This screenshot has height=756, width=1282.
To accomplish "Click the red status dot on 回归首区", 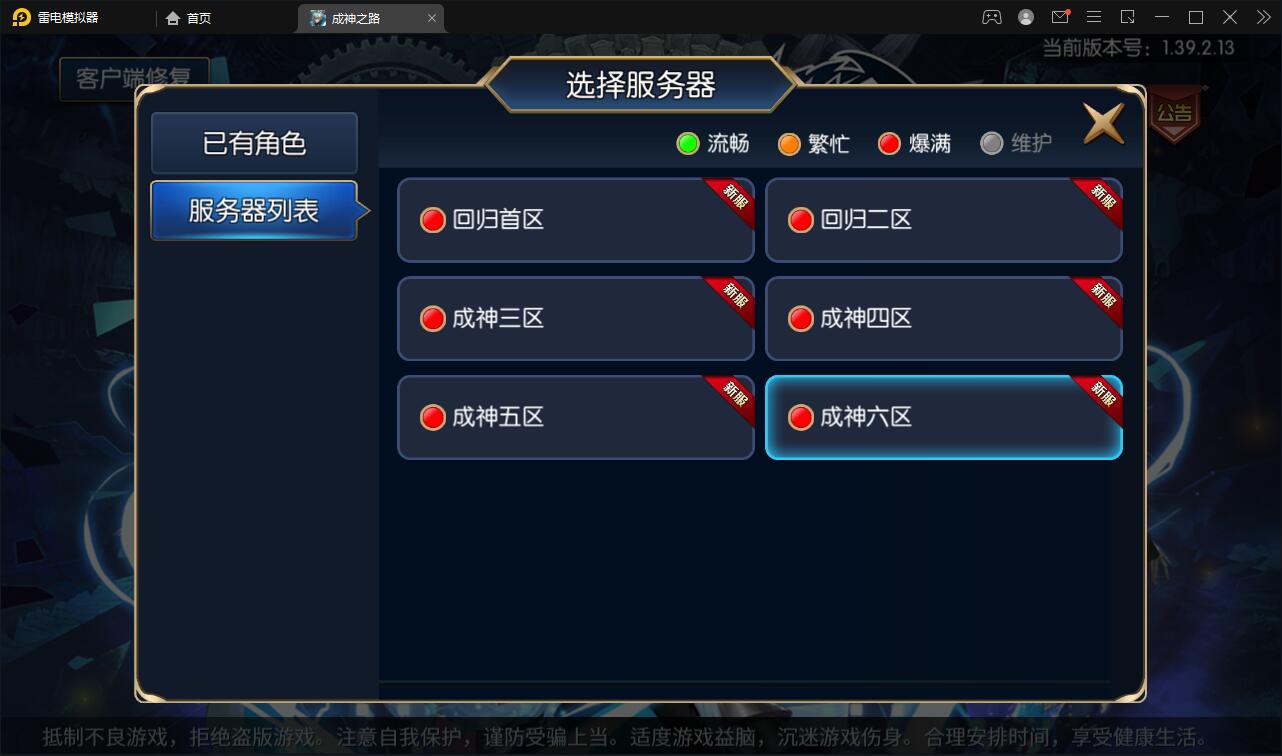I will click(432, 219).
